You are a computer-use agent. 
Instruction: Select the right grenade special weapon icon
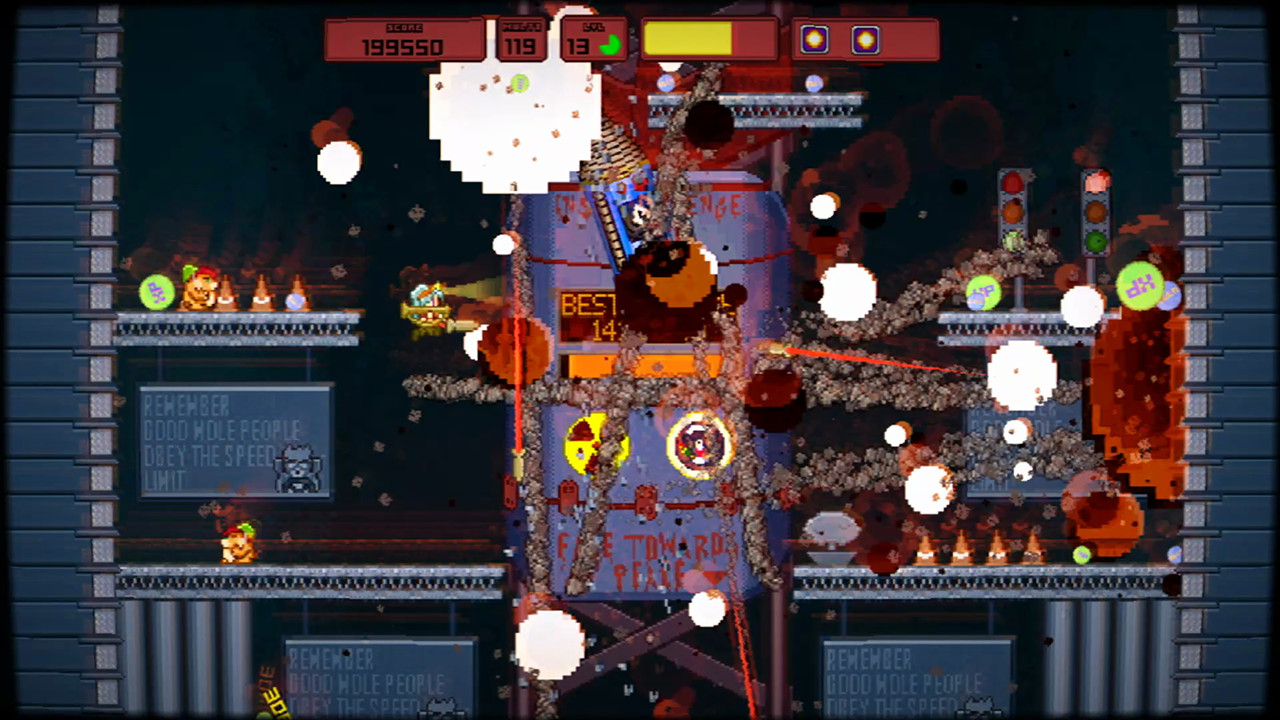point(864,41)
